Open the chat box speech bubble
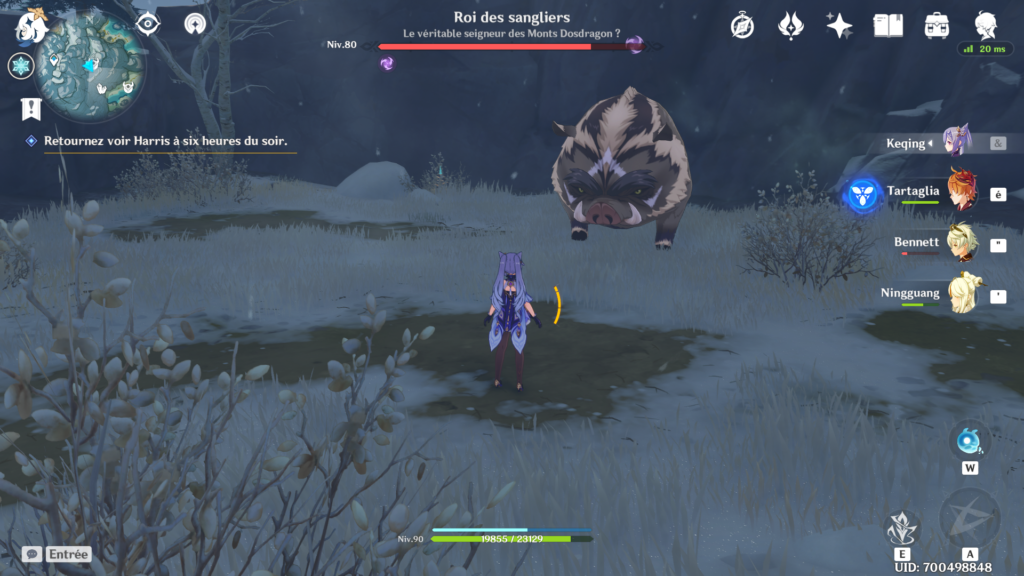This screenshot has width=1024, height=576. [32, 553]
